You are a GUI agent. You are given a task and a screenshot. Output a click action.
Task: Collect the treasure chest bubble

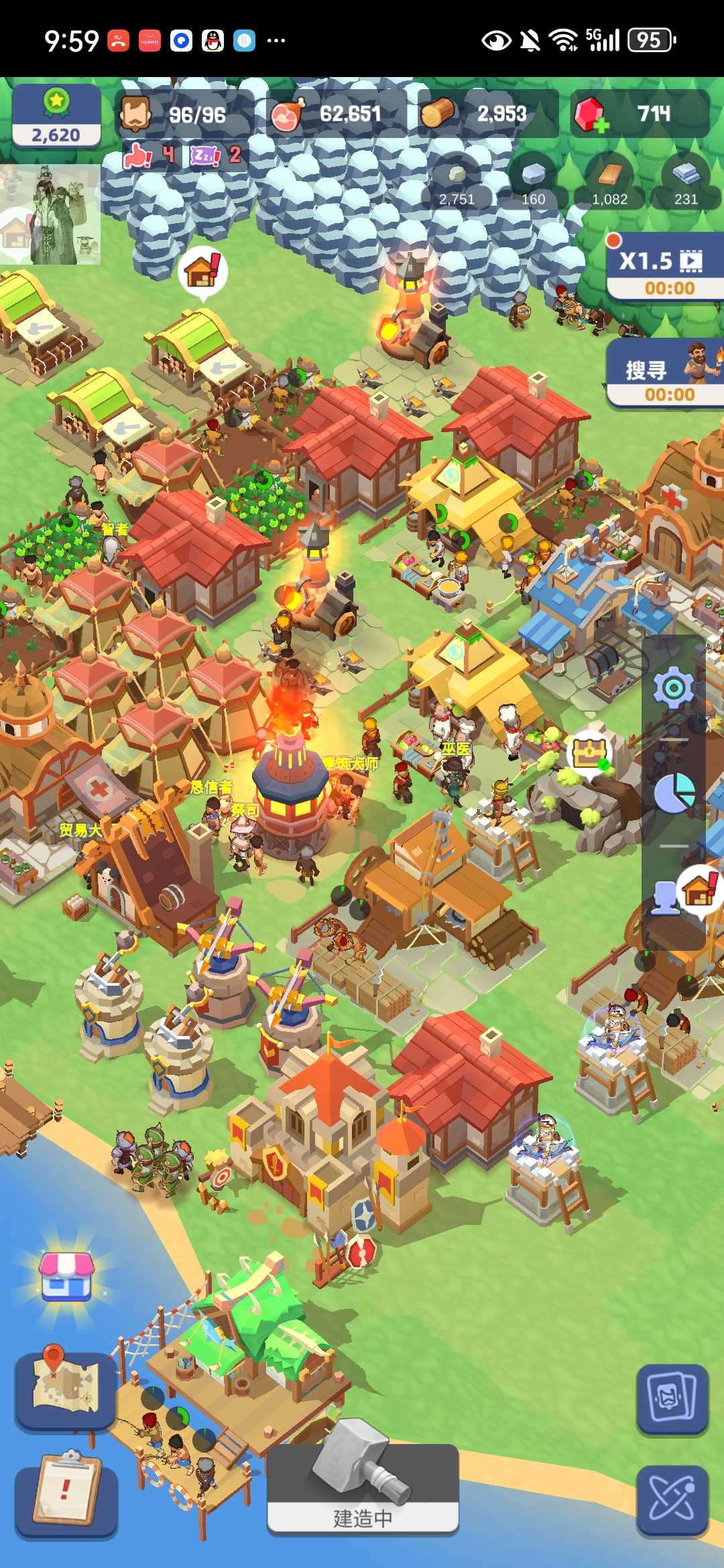(590, 753)
